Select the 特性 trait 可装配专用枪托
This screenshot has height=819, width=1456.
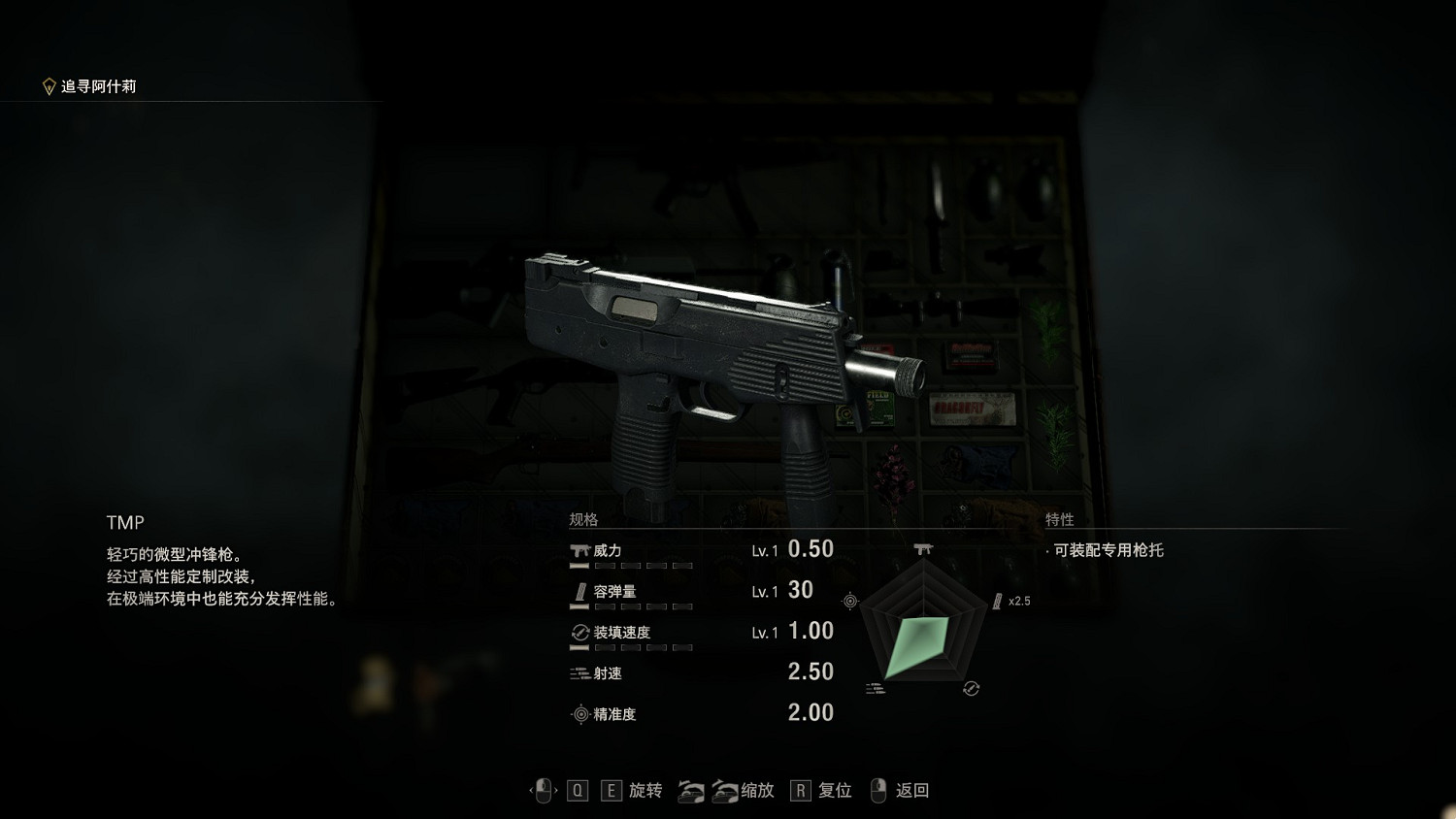point(1107,549)
